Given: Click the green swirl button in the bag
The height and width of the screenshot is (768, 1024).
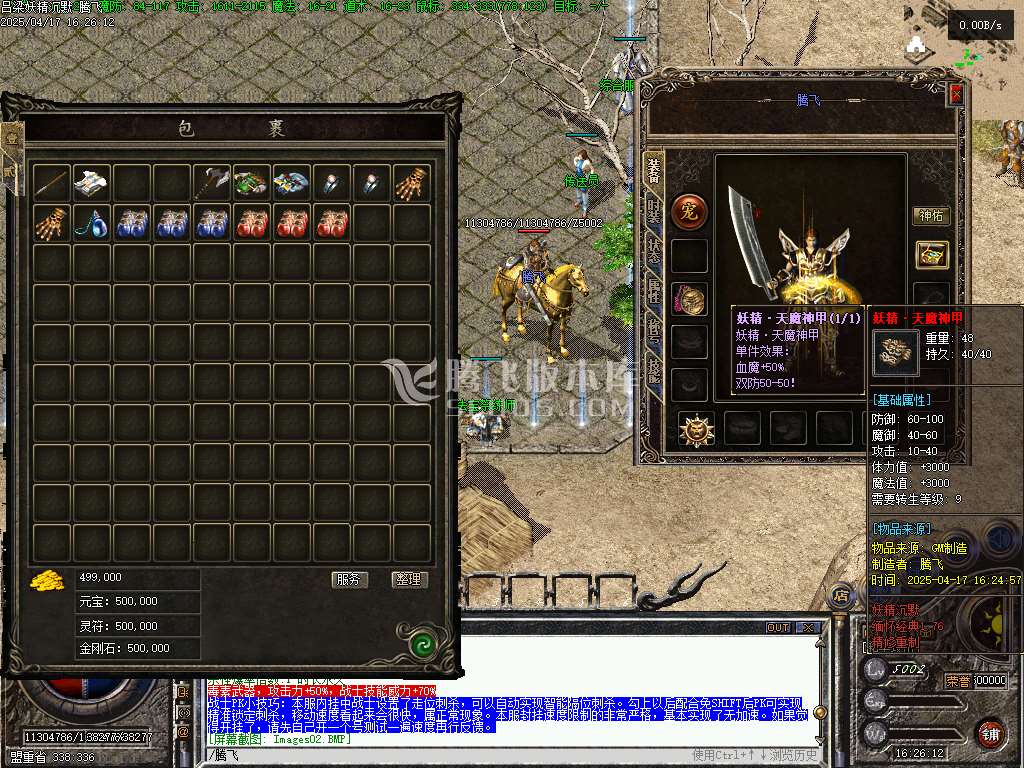Looking at the screenshot, I should [423, 641].
